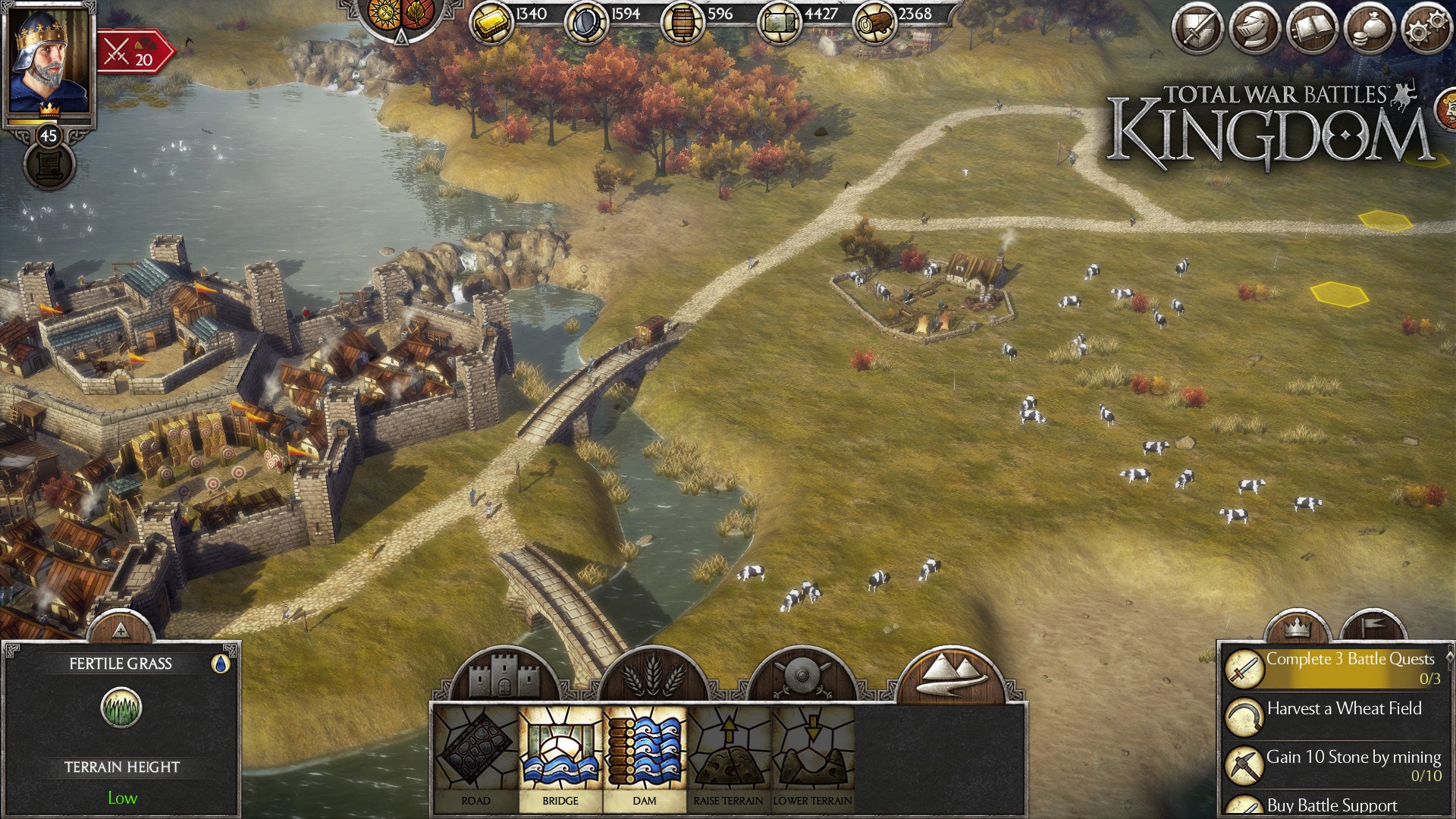Screen dimensions: 1456x819
Task: Open the knight helmet menu
Action: 1254,30
